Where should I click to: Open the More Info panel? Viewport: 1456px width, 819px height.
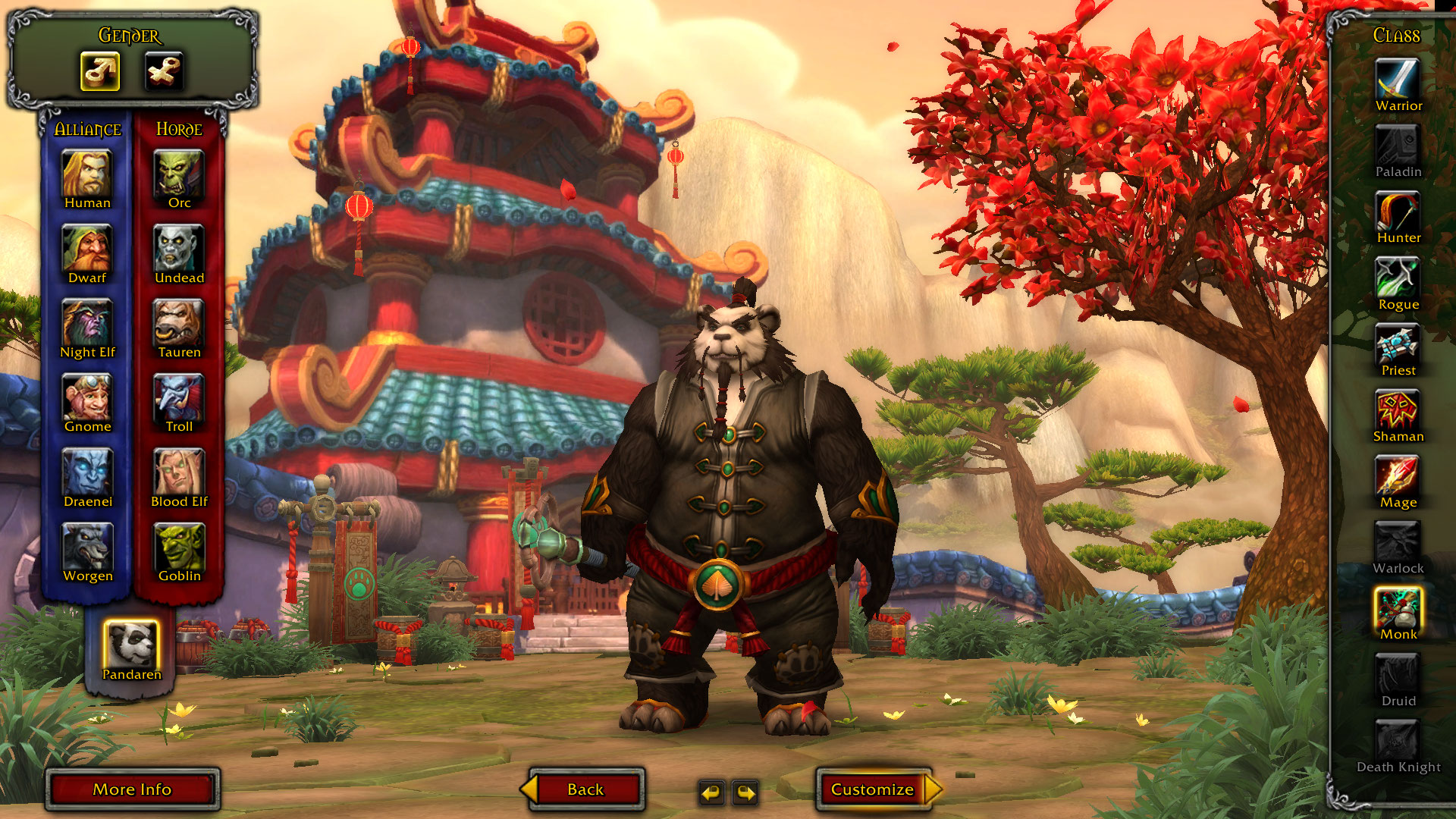[132, 789]
